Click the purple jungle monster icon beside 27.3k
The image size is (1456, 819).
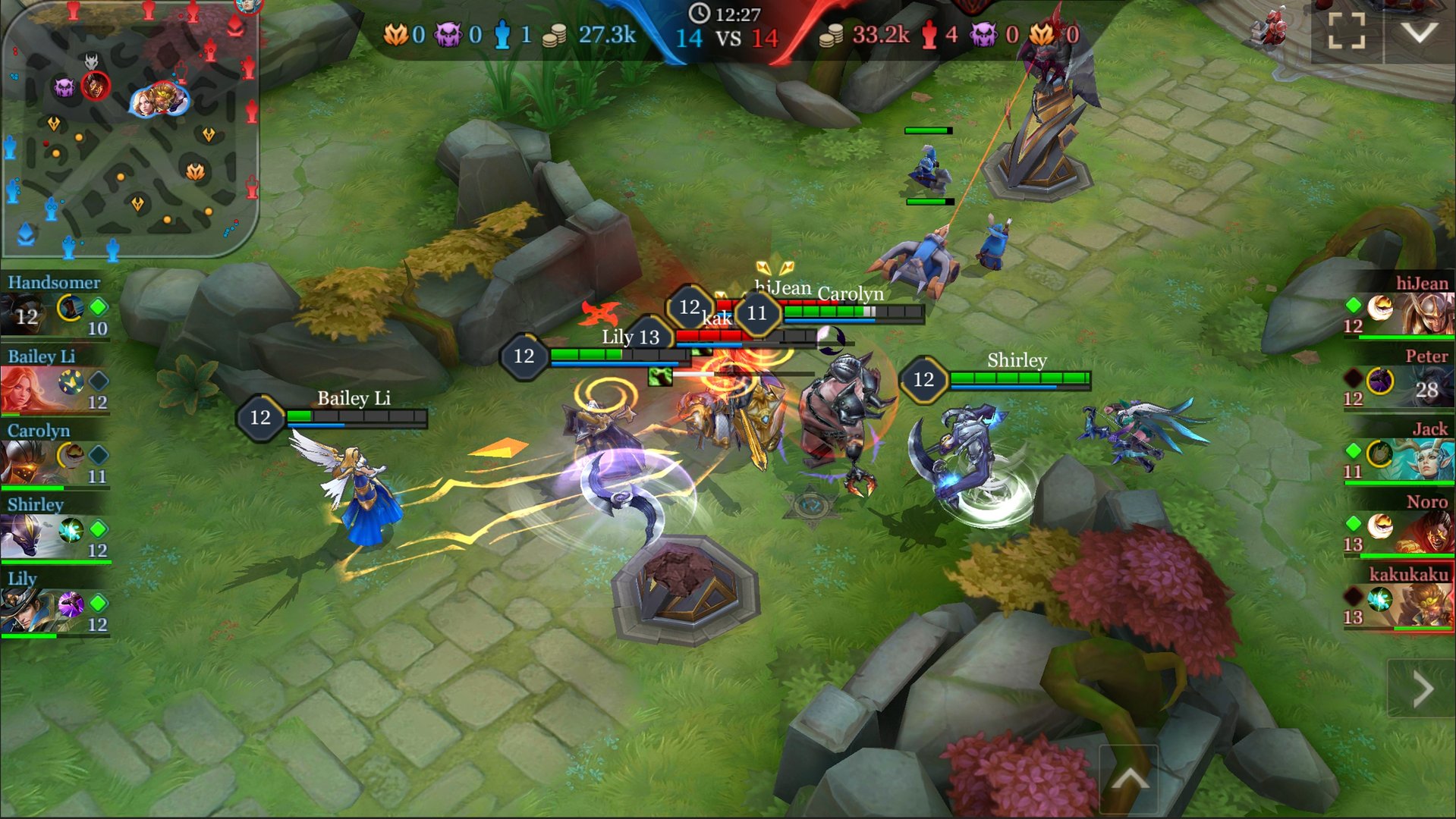(x=448, y=34)
